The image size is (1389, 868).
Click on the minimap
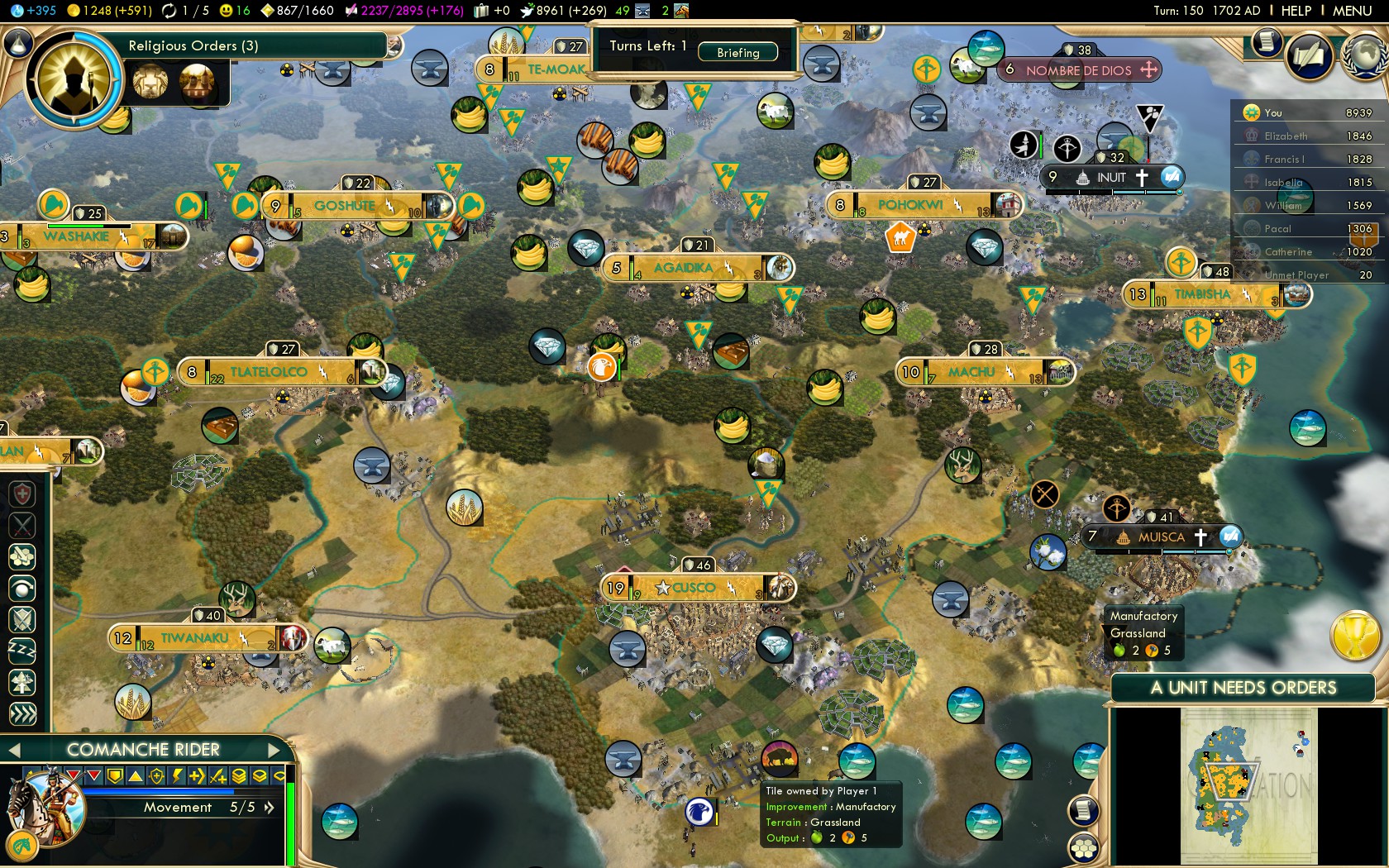[x=1248, y=785]
